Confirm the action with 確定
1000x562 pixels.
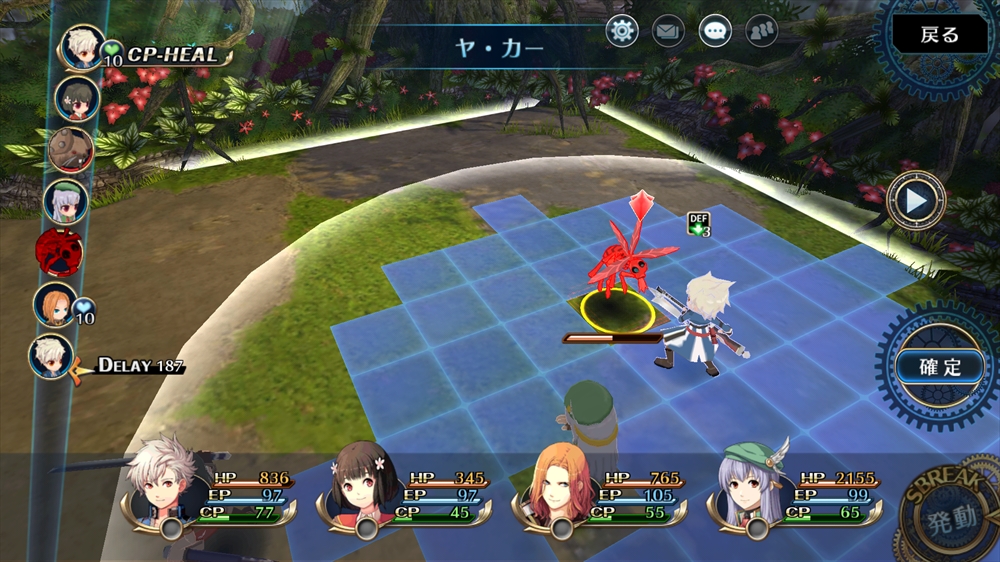(938, 366)
